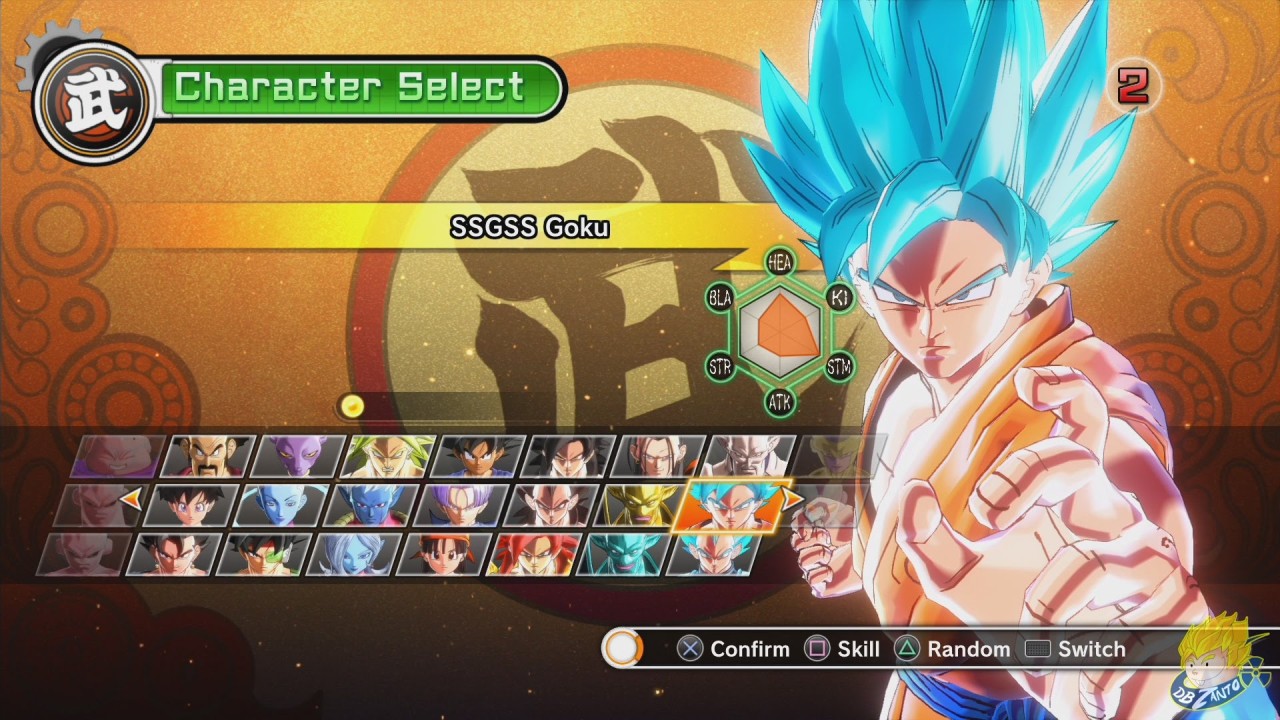Pick the green-haired Broly portrait
This screenshot has height=720, width=1280.
click(x=386, y=456)
